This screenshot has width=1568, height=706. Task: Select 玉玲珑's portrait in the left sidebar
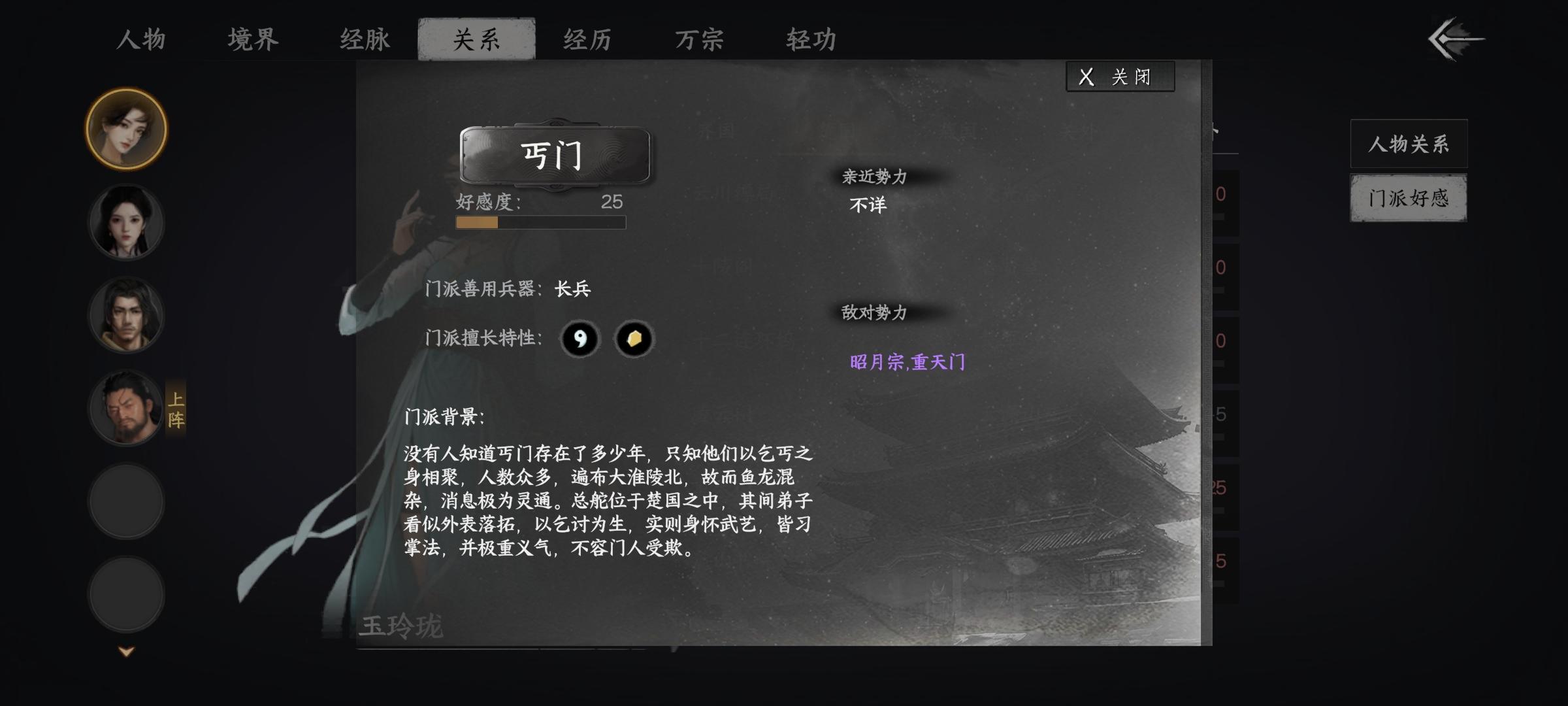click(x=125, y=129)
